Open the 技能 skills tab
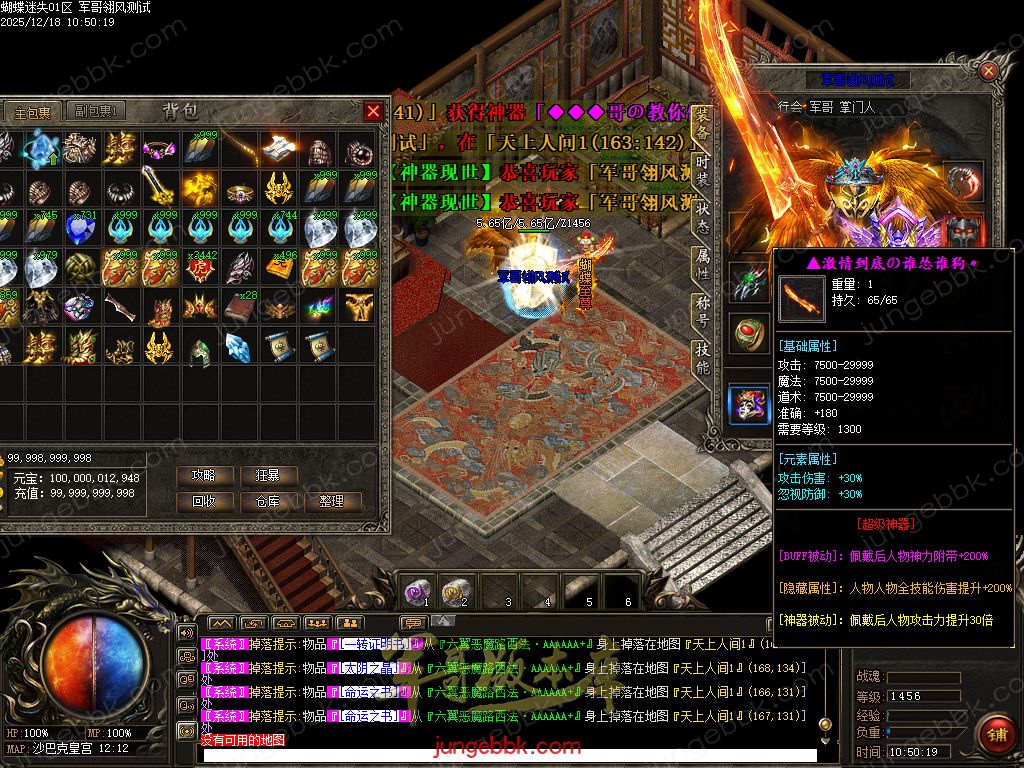The width and height of the screenshot is (1024, 768). click(703, 358)
